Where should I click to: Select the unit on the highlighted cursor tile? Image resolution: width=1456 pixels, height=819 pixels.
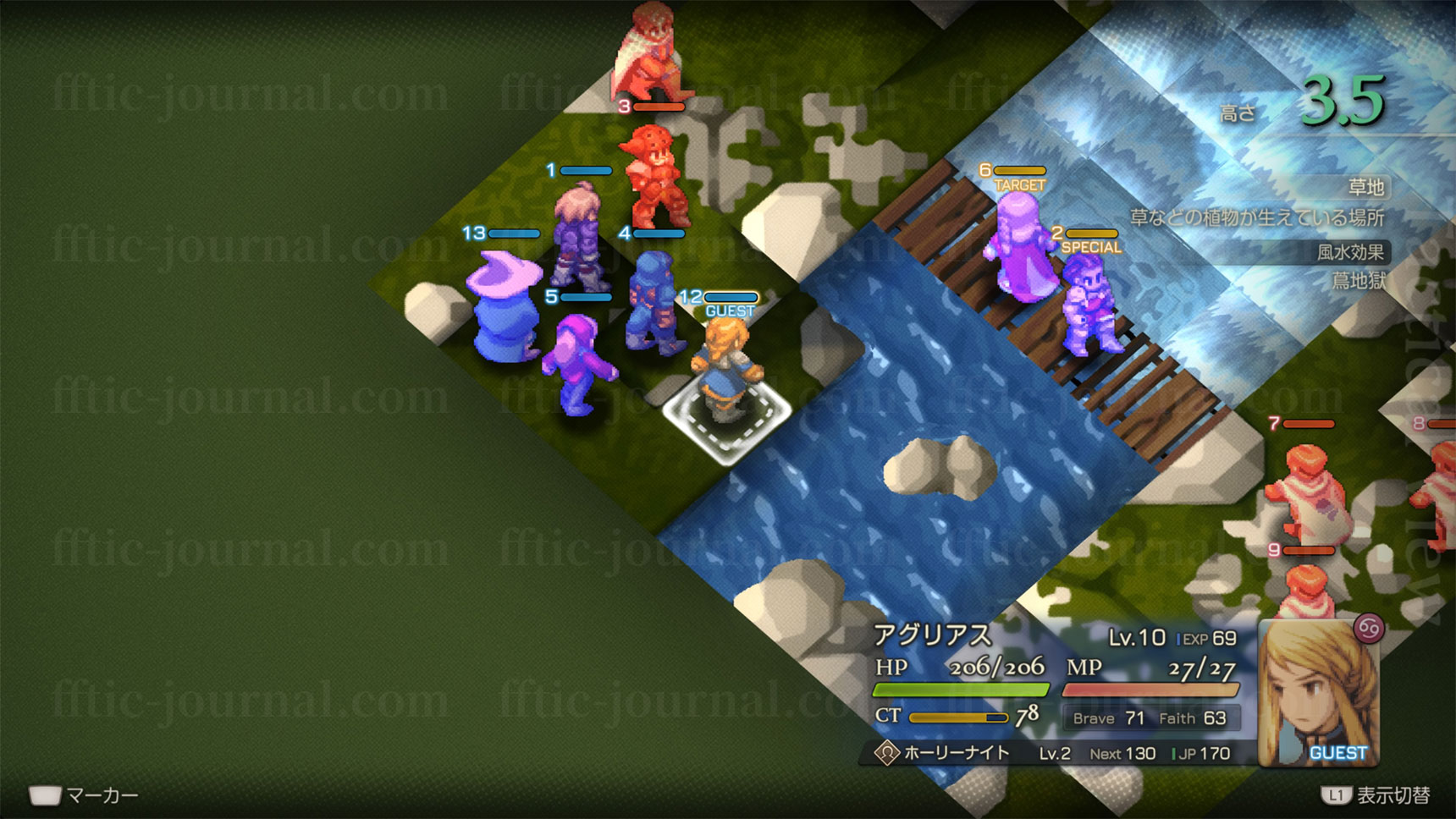(x=726, y=372)
